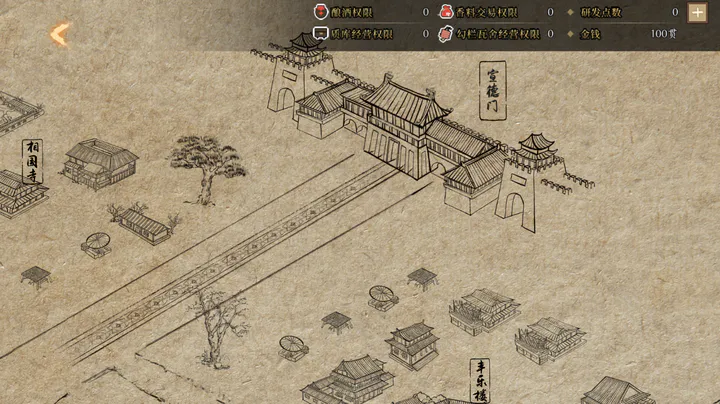Select the 宣德门 location label
720x404 pixels.
click(492, 89)
